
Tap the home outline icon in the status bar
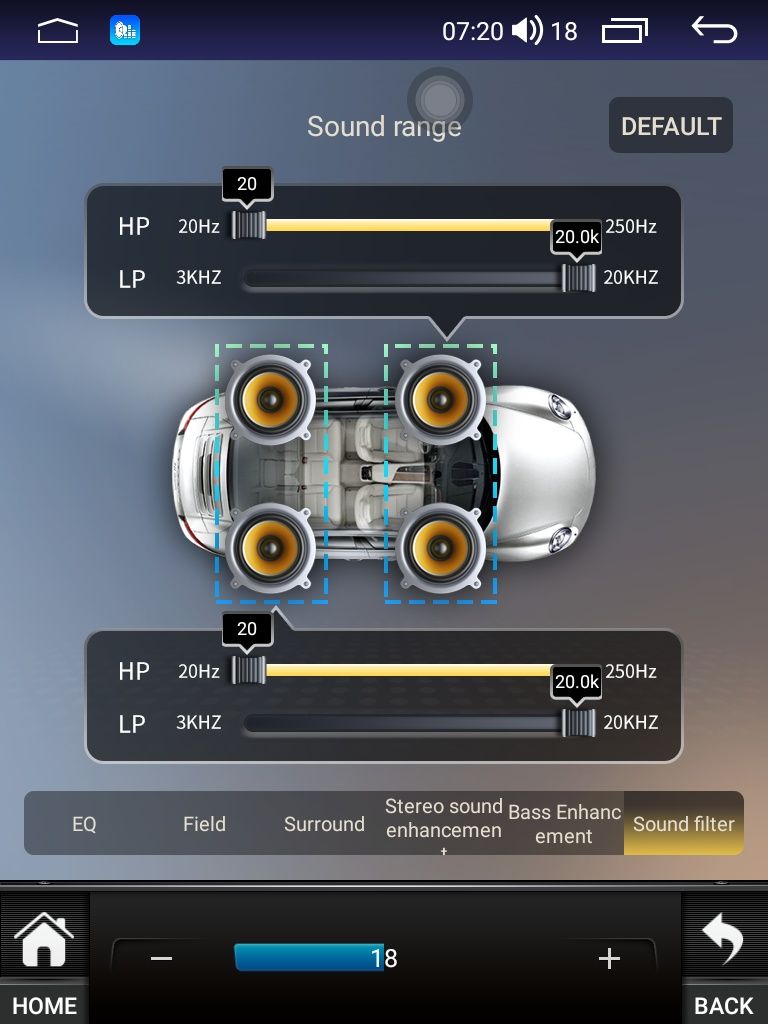[57, 32]
